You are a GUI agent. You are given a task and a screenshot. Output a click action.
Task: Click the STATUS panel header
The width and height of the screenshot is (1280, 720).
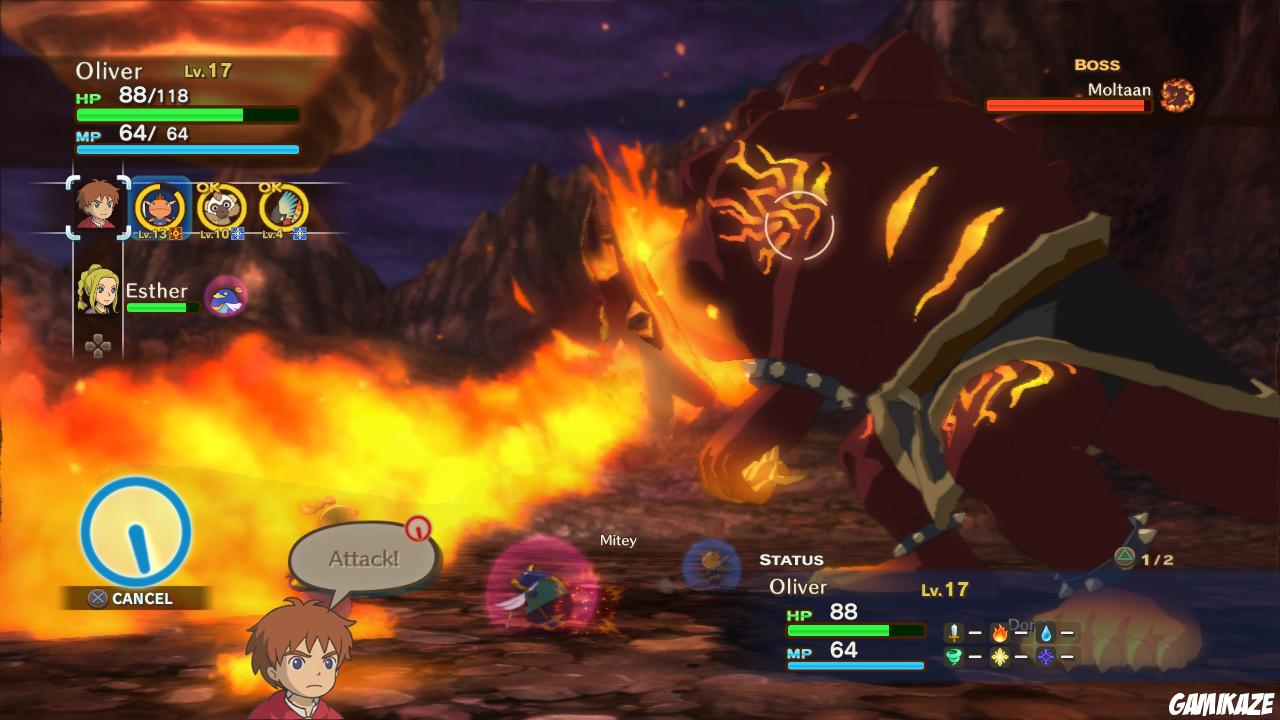pos(794,560)
